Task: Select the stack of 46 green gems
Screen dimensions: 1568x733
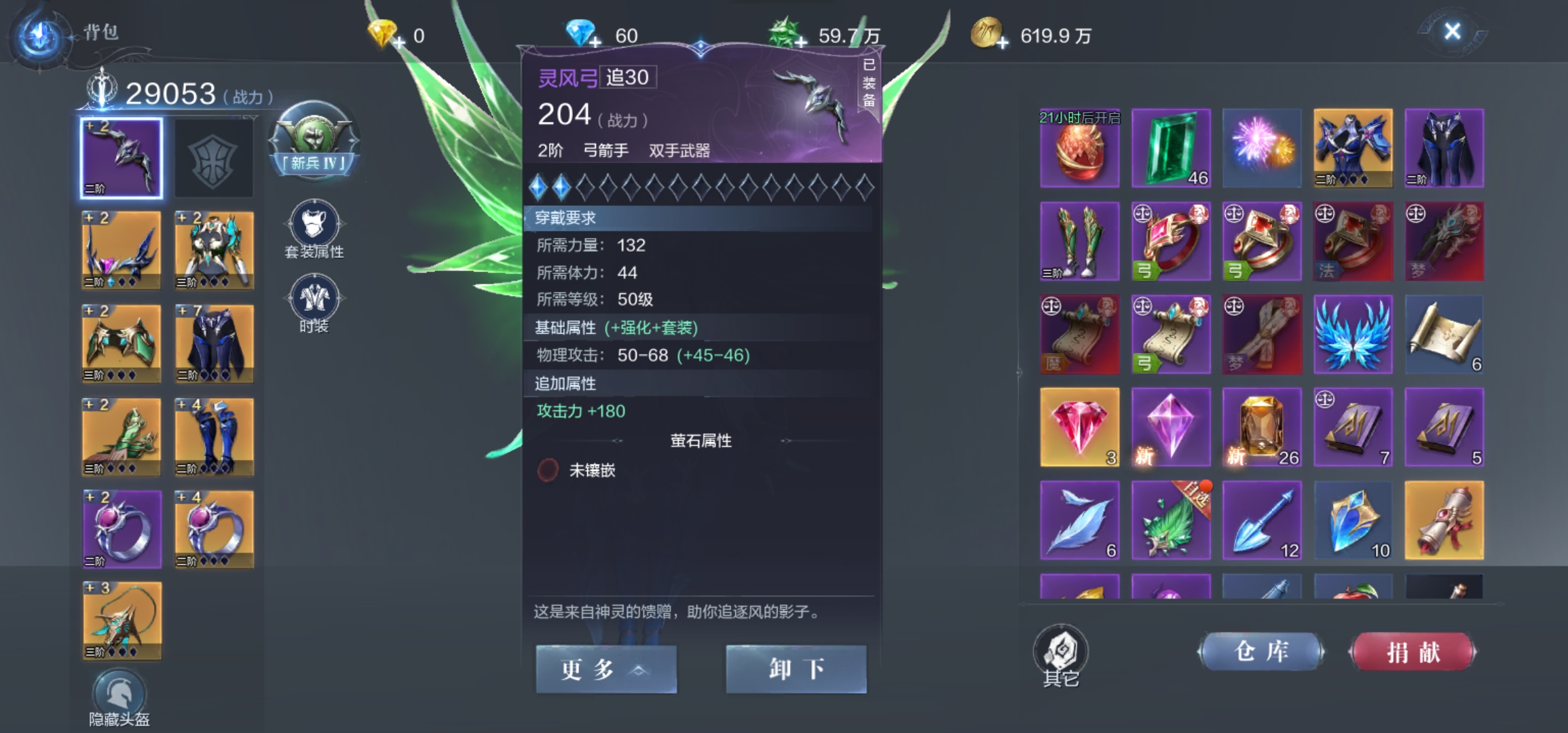Action: pyautogui.click(x=1170, y=148)
